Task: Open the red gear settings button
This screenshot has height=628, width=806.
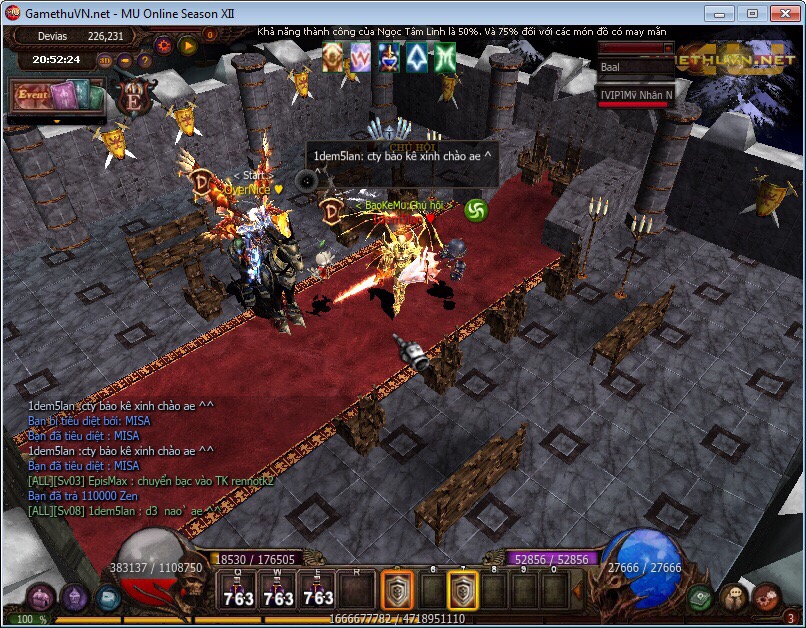Action: pyautogui.click(x=767, y=597)
